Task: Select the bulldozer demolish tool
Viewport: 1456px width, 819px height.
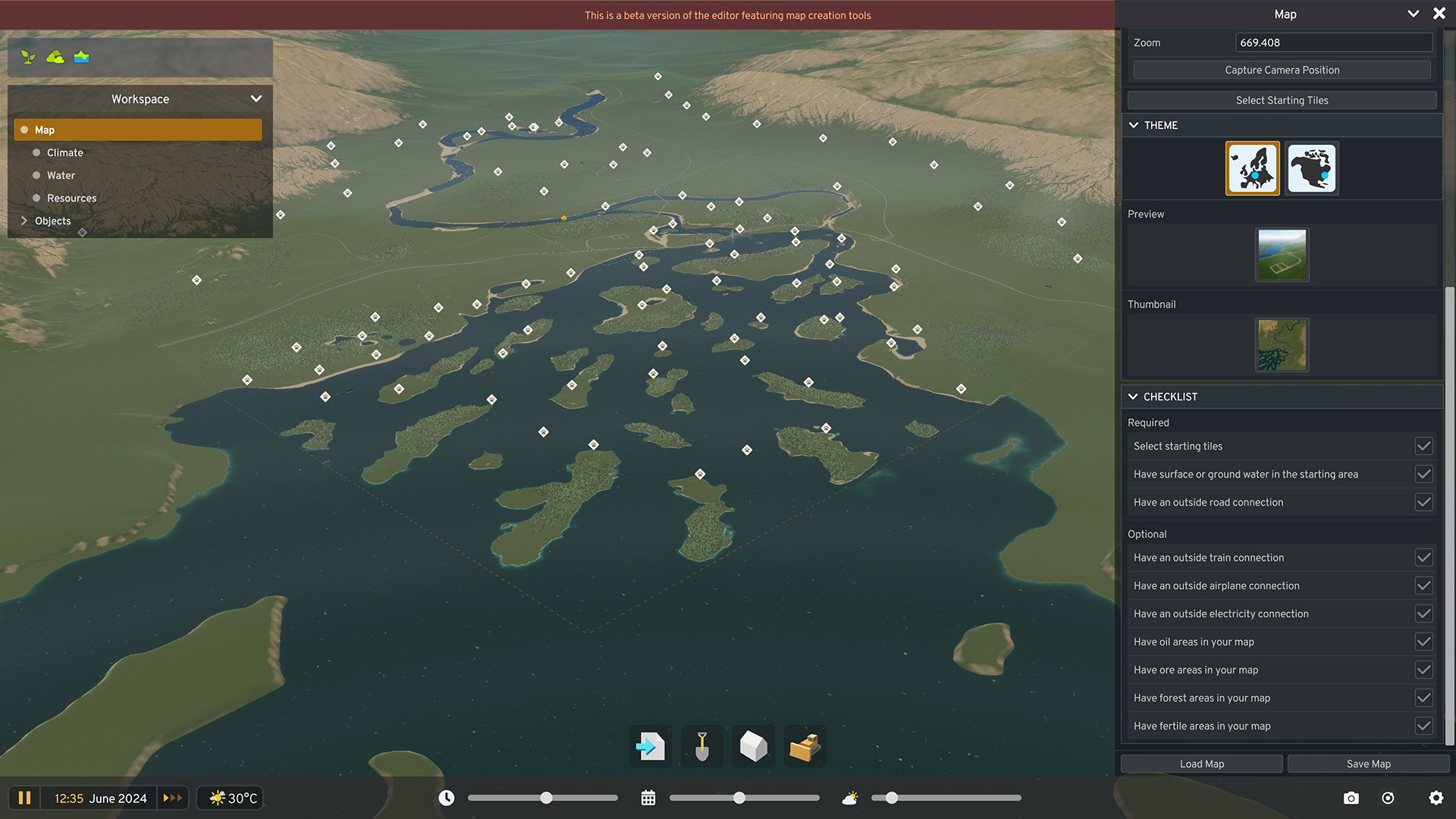Action: (805, 746)
